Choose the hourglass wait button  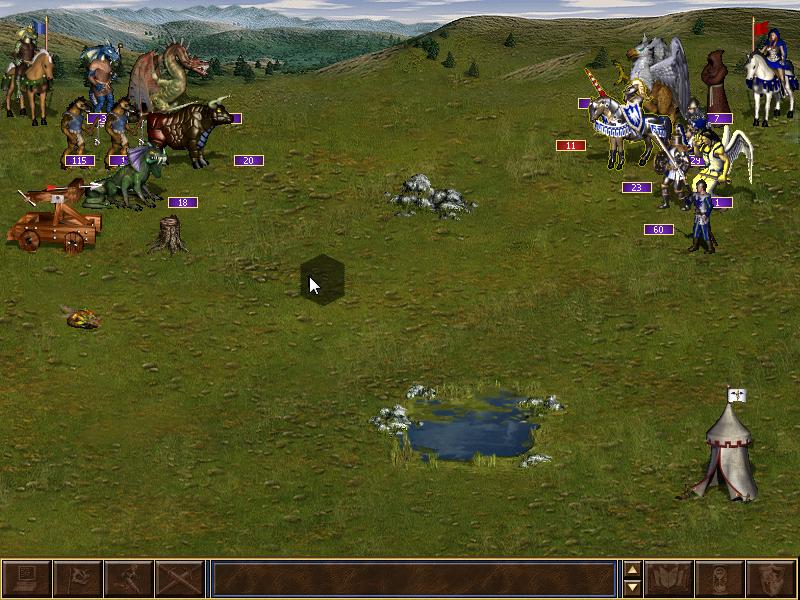[720, 579]
